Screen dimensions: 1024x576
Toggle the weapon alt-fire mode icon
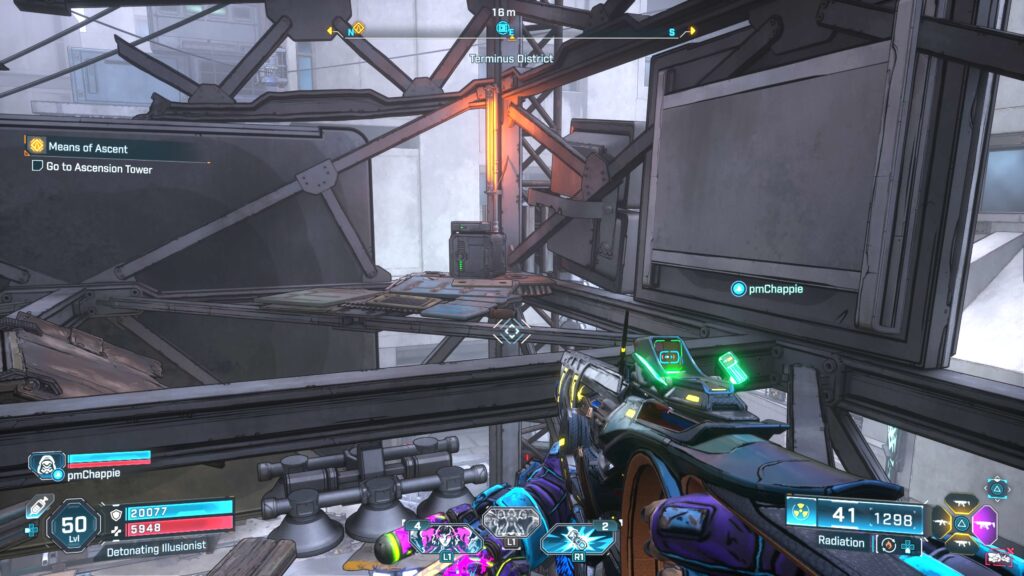(887, 545)
